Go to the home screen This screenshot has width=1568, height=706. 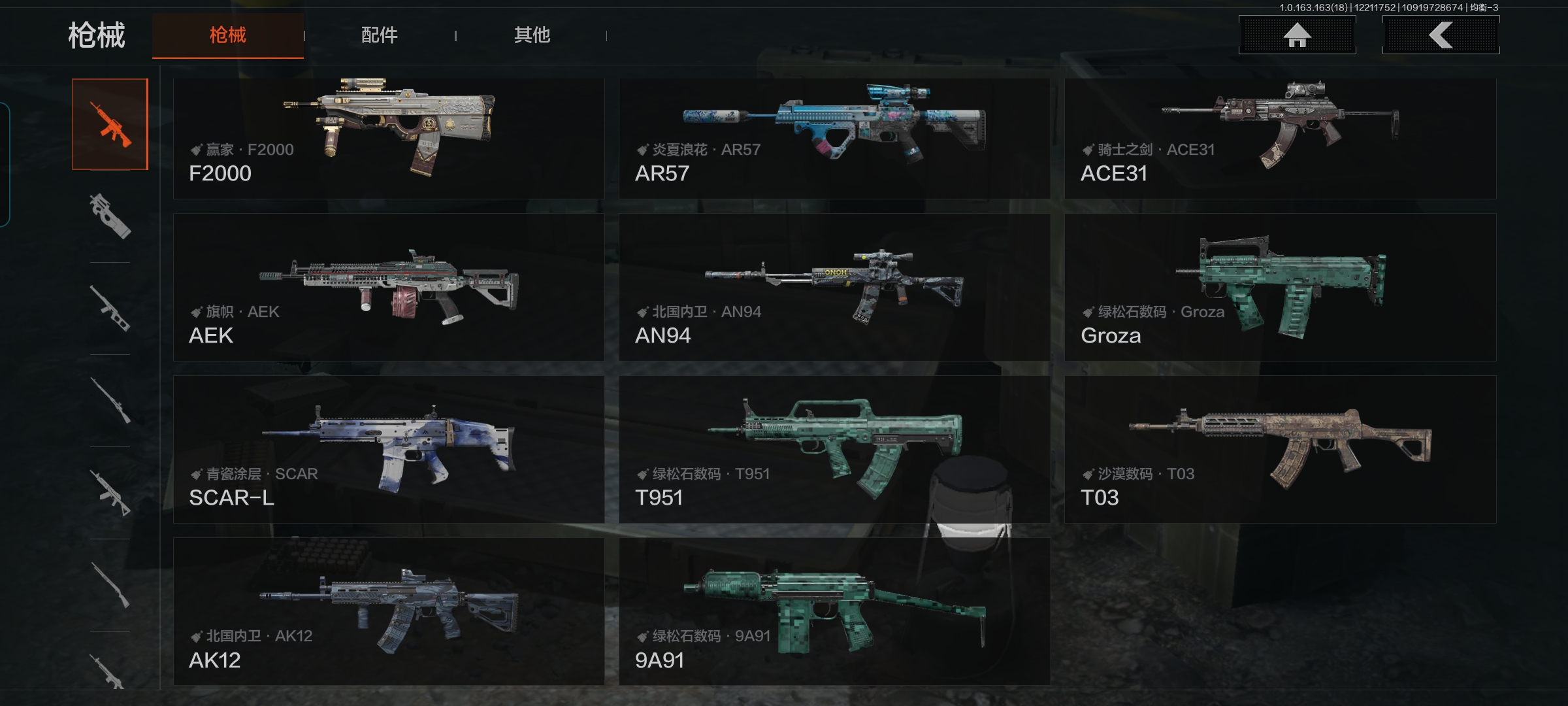1297,35
